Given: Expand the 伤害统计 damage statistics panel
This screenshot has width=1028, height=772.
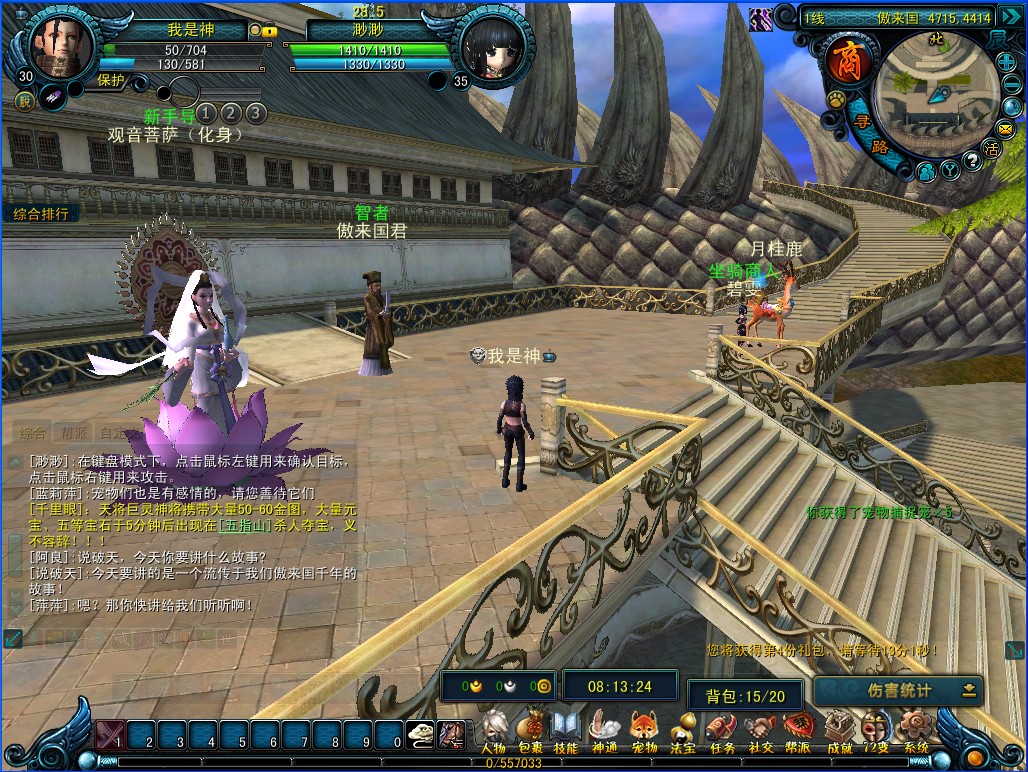Looking at the screenshot, I should pyautogui.click(x=969, y=690).
